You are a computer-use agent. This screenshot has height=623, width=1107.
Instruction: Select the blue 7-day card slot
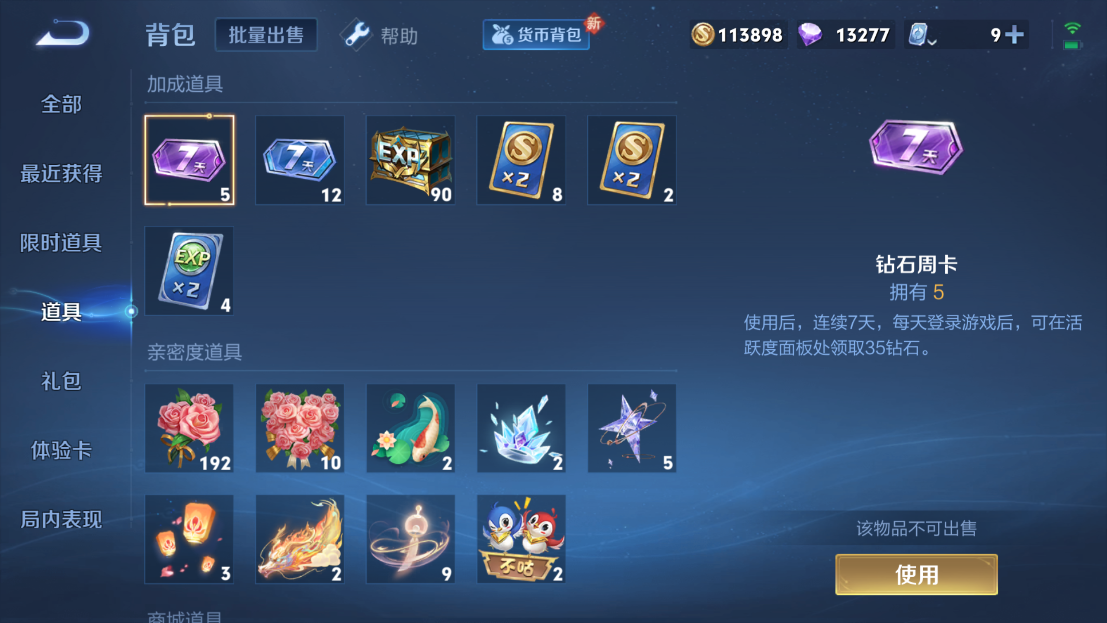pos(300,160)
